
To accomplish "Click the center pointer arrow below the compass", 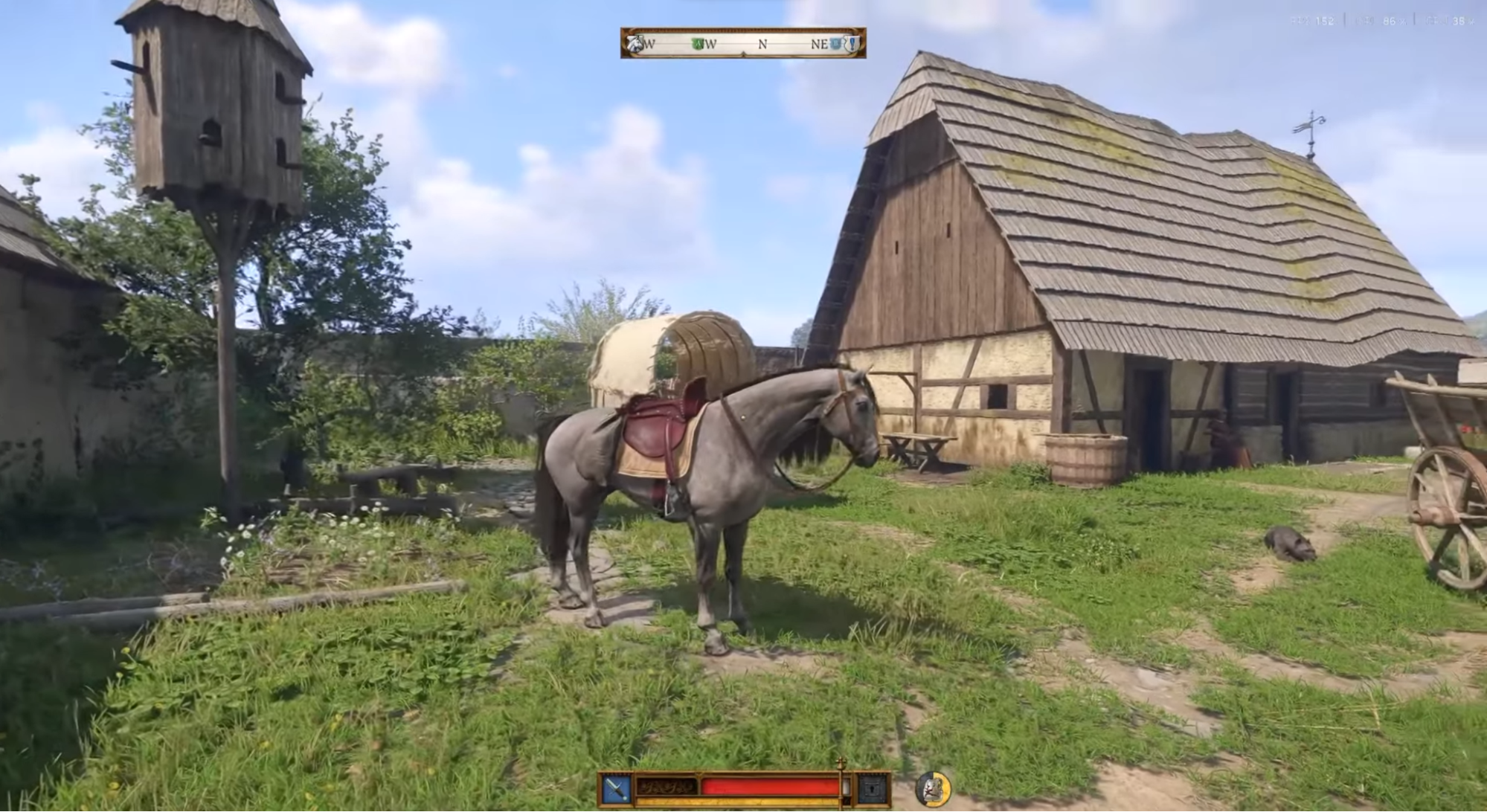I will [742, 54].
